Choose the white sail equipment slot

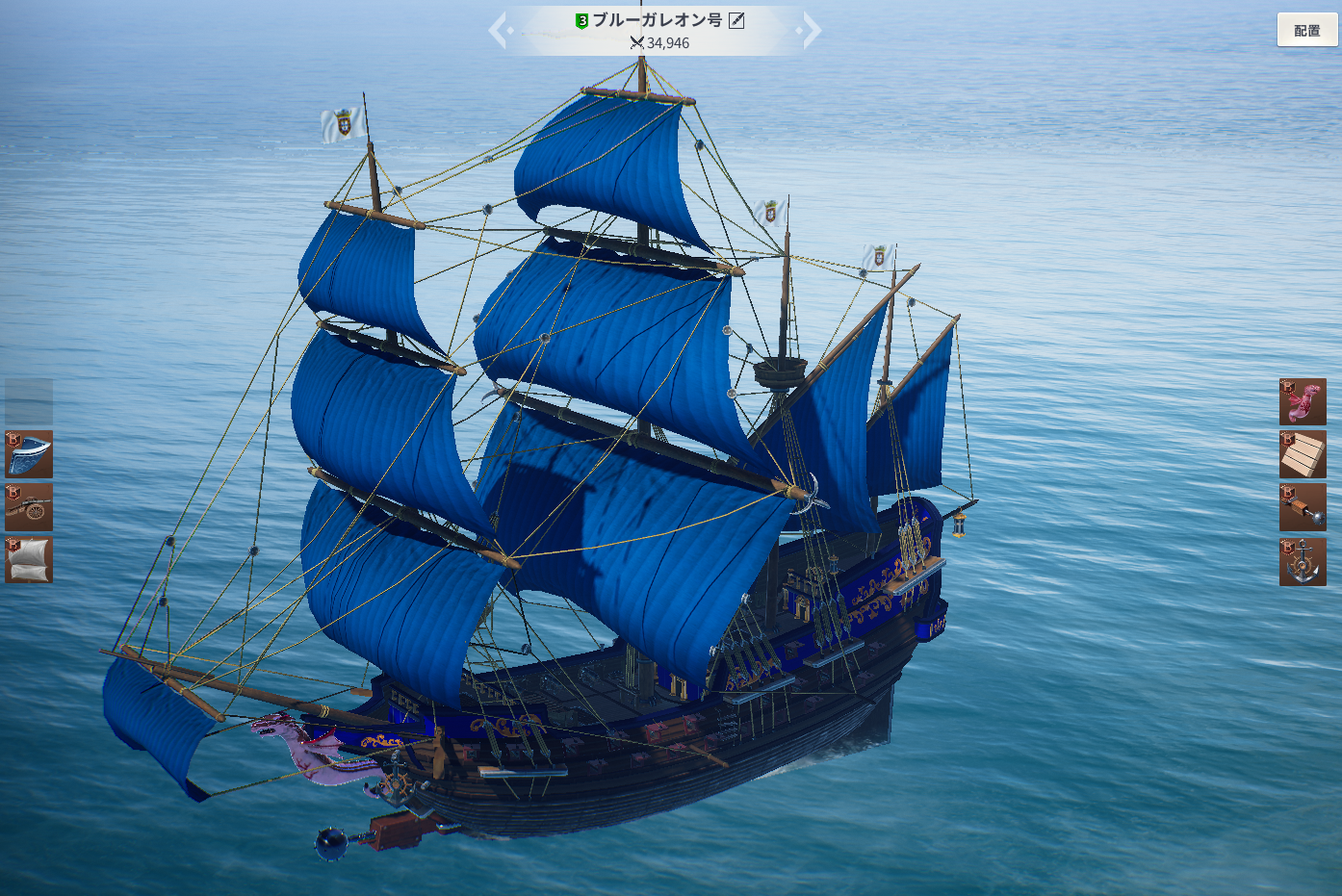[29, 560]
